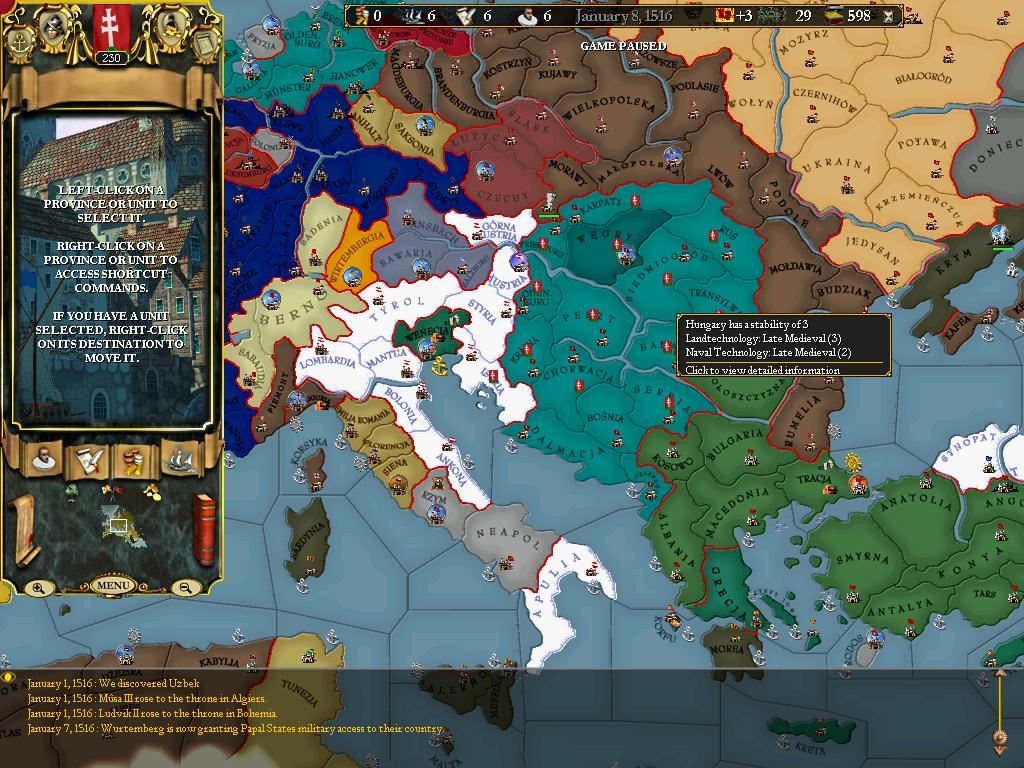Open the parchment scroll with wax seal
Image resolution: width=1024 pixels, height=768 pixels.
click(x=24, y=530)
